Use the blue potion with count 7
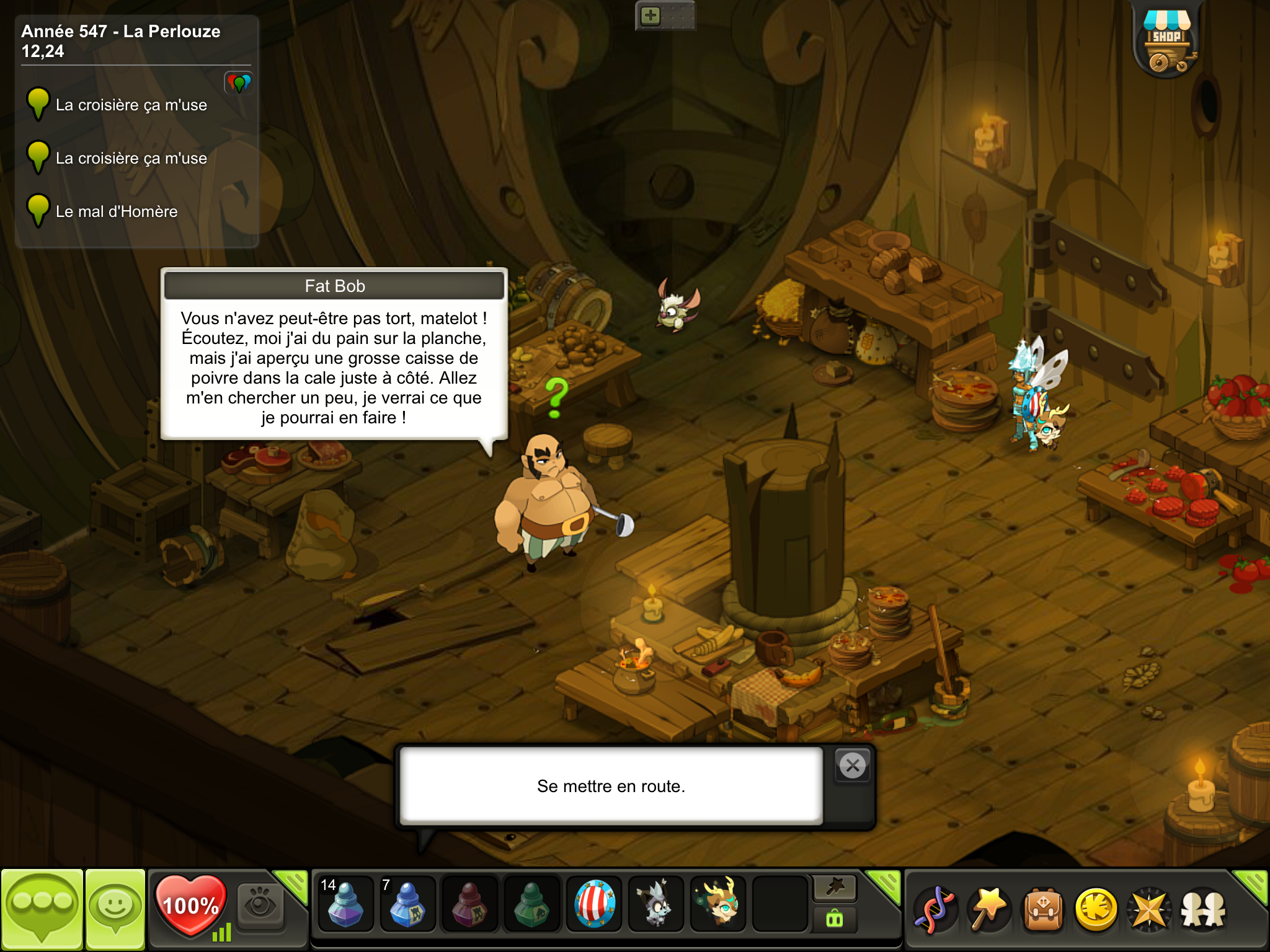1270x952 pixels. pyautogui.click(x=407, y=904)
